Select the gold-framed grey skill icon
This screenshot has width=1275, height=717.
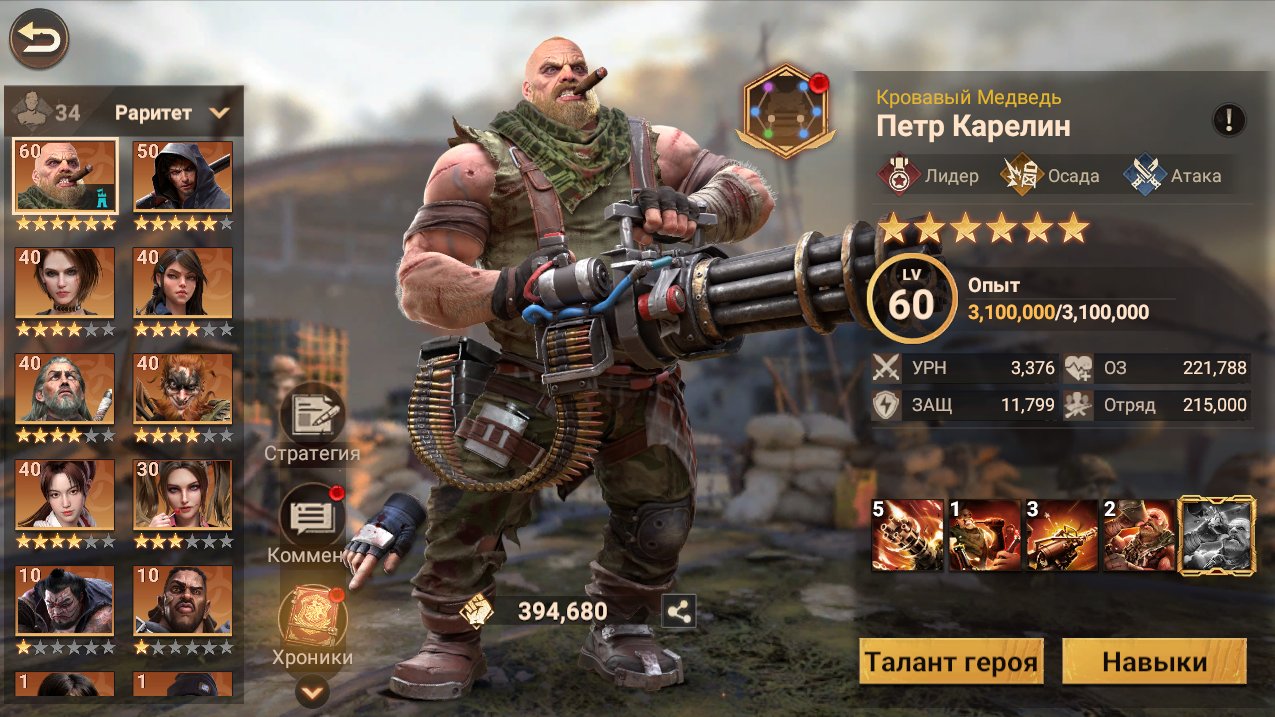[1217, 535]
